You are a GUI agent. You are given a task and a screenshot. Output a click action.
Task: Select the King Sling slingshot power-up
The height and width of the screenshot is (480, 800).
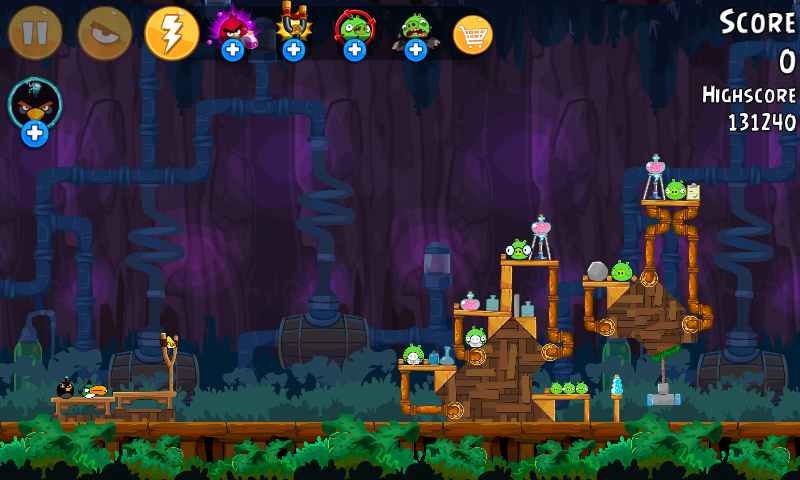(293, 30)
